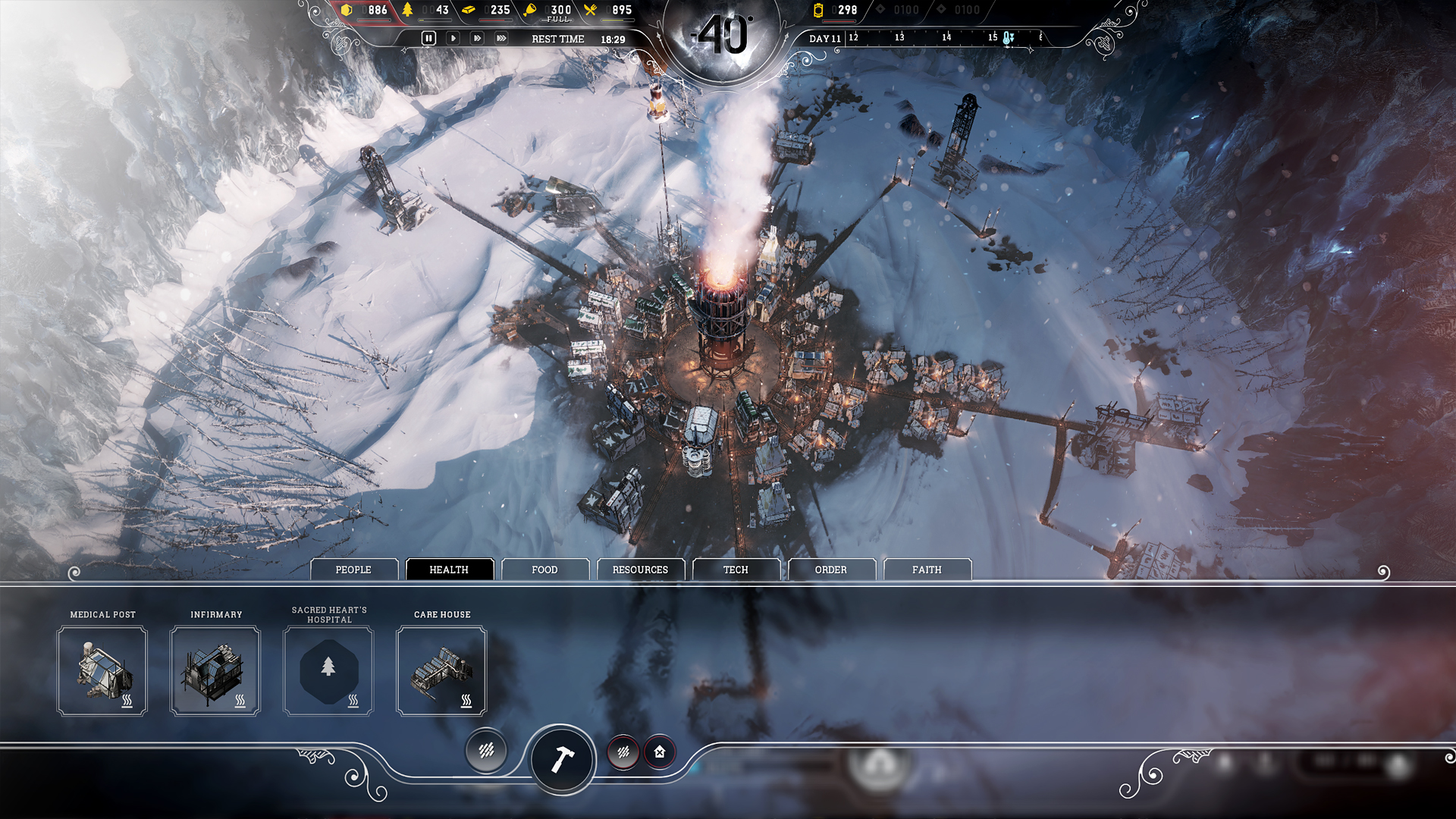
Task: Select the steel resource icon
Action: point(469,11)
